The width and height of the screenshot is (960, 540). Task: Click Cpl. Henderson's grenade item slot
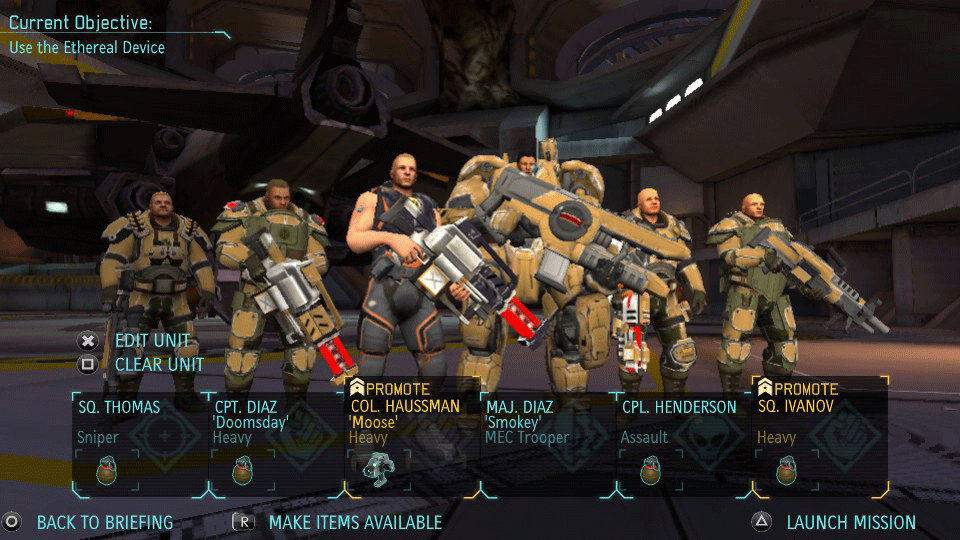click(650, 469)
